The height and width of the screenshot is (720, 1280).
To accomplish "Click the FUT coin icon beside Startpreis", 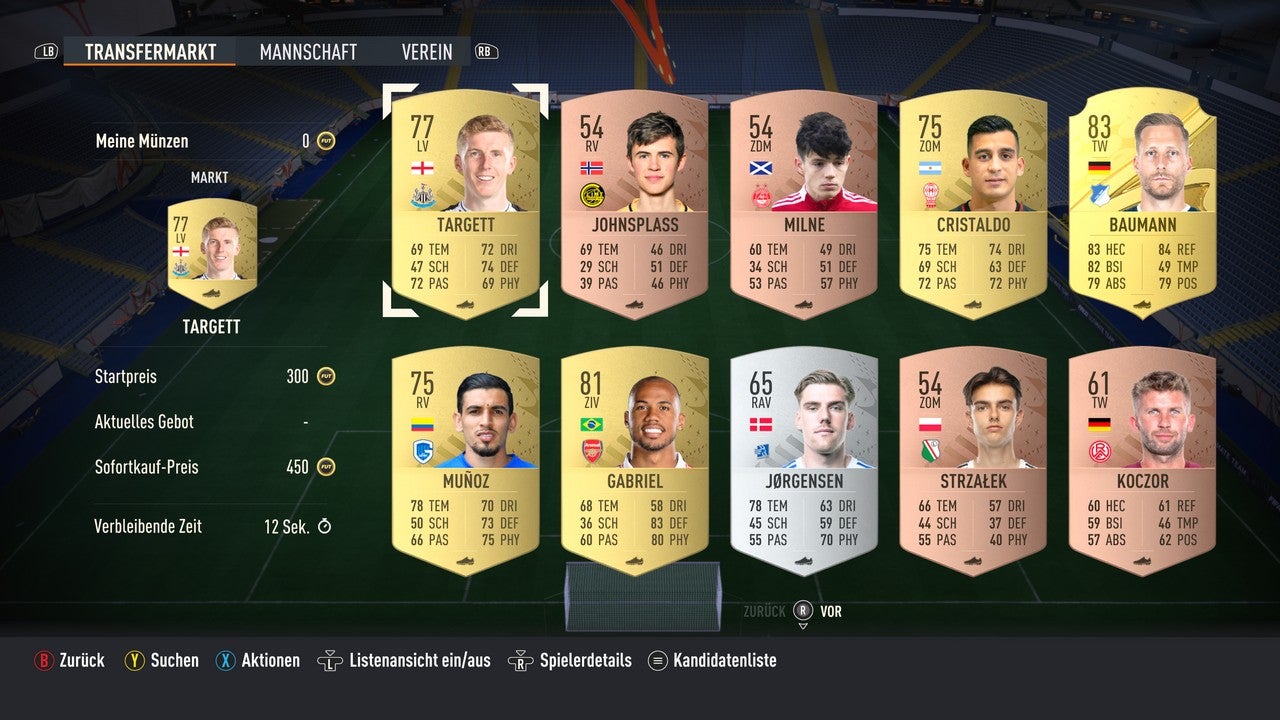I will 324,377.
